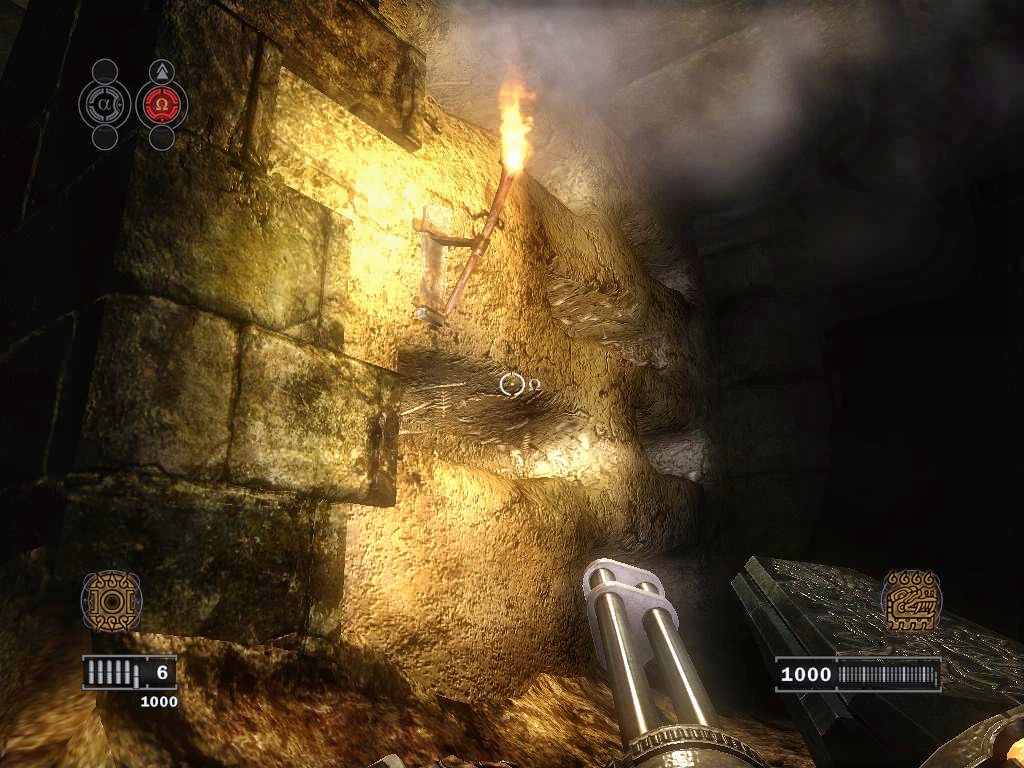This screenshot has width=1024, height=768.
Task: Activate the red omega power icon
Action: pyautogui.click(x=161, y=104)
